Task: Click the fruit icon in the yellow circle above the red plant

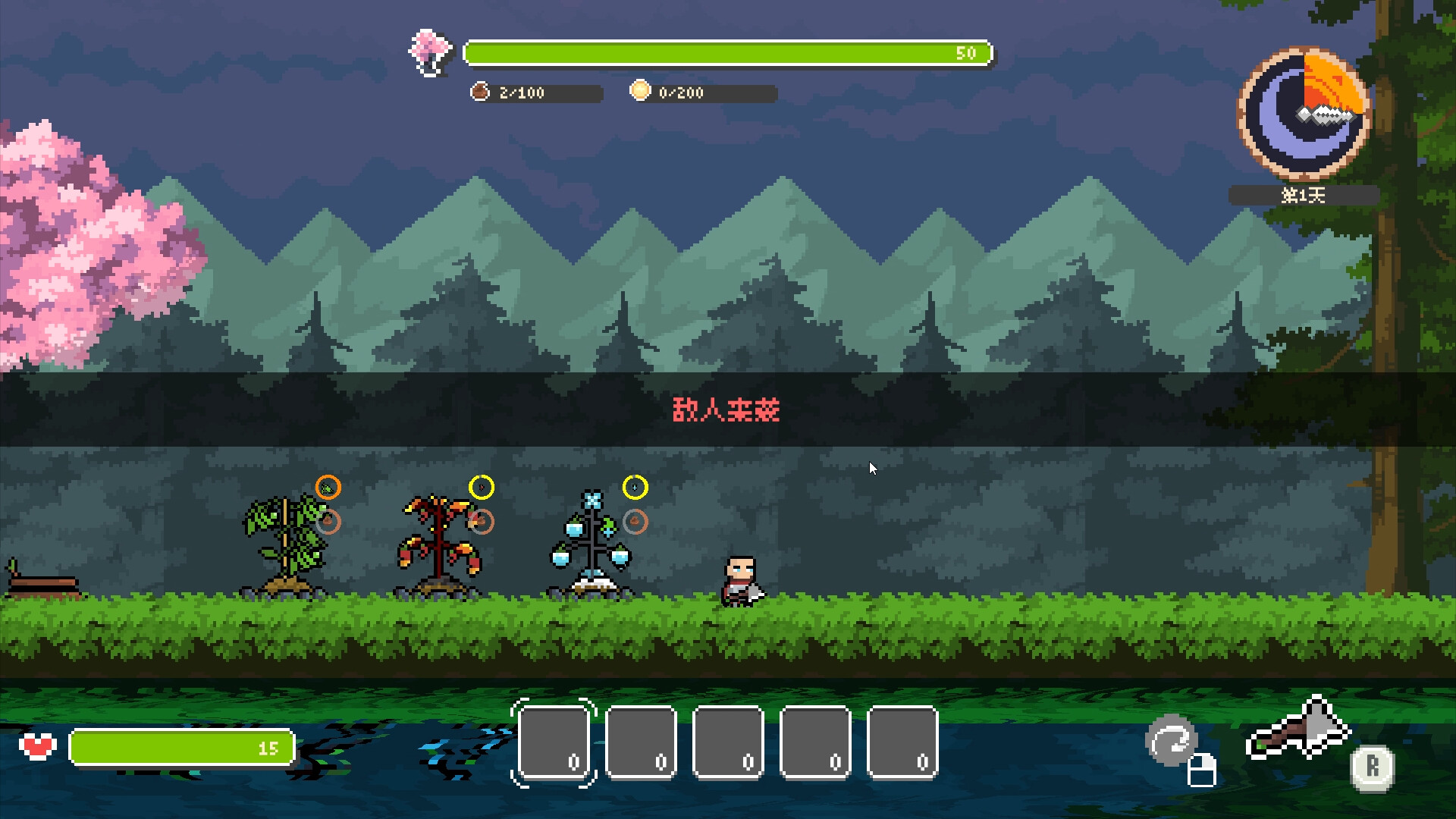Action: tap(483, 486)
